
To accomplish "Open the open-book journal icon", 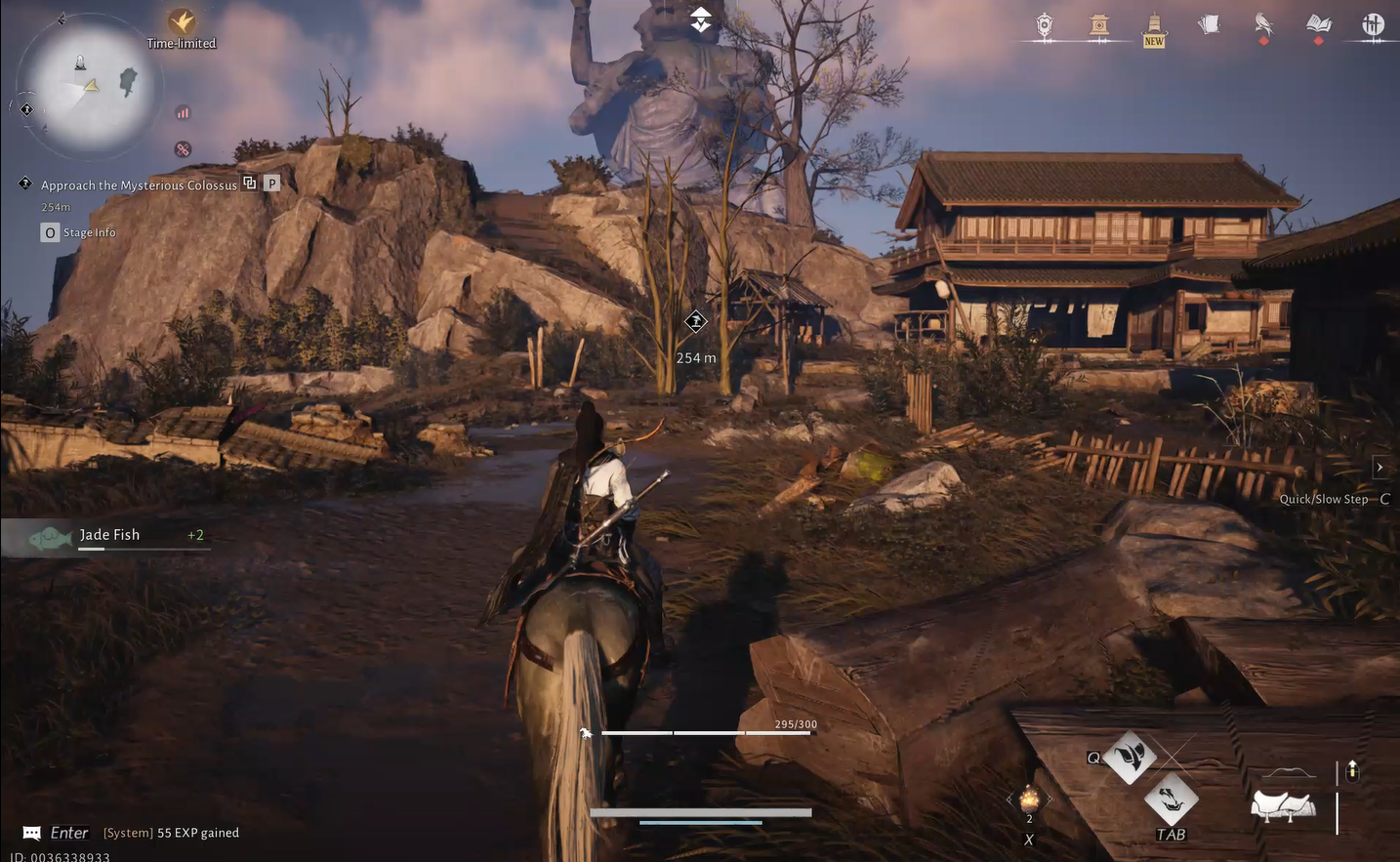I will [1319, 24].
